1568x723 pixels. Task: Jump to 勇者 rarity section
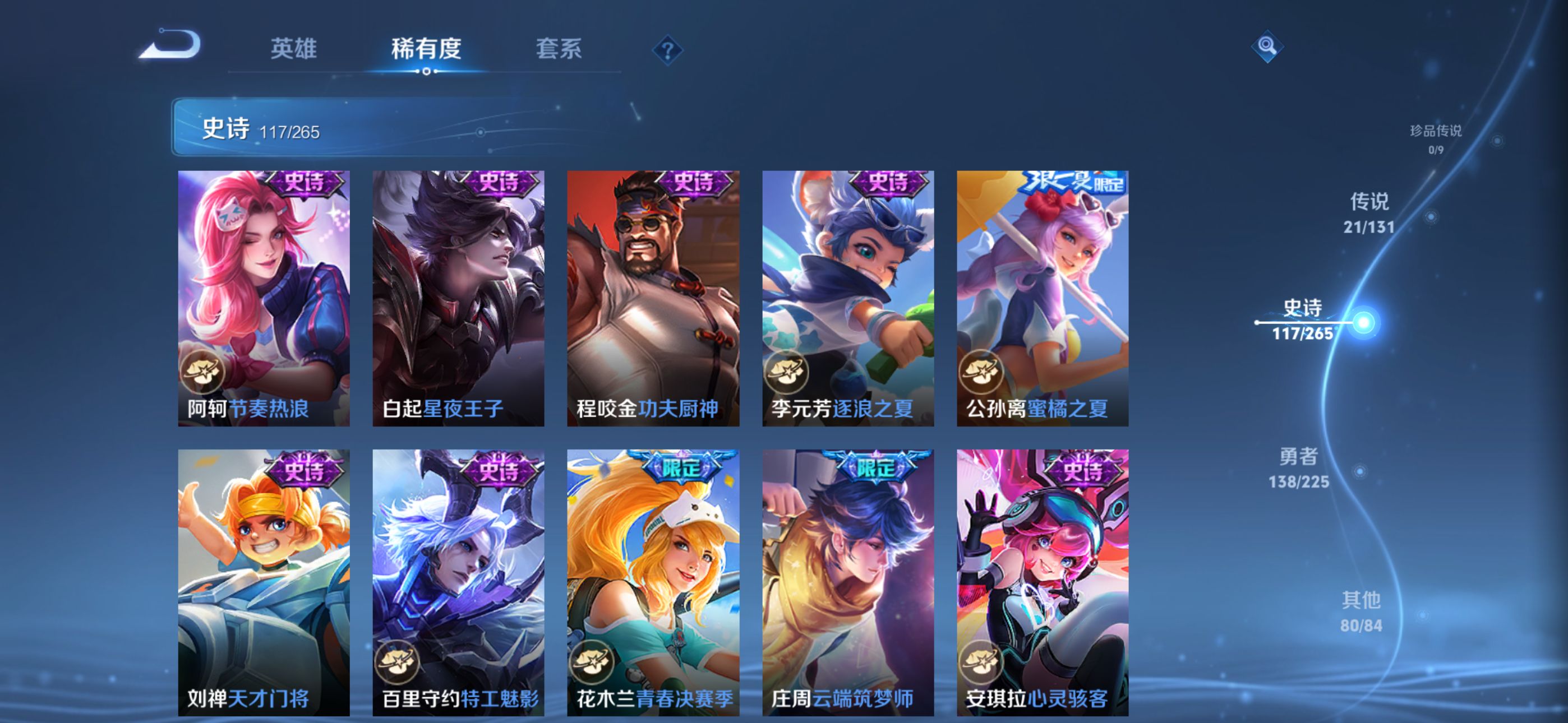coord(1298,467)
